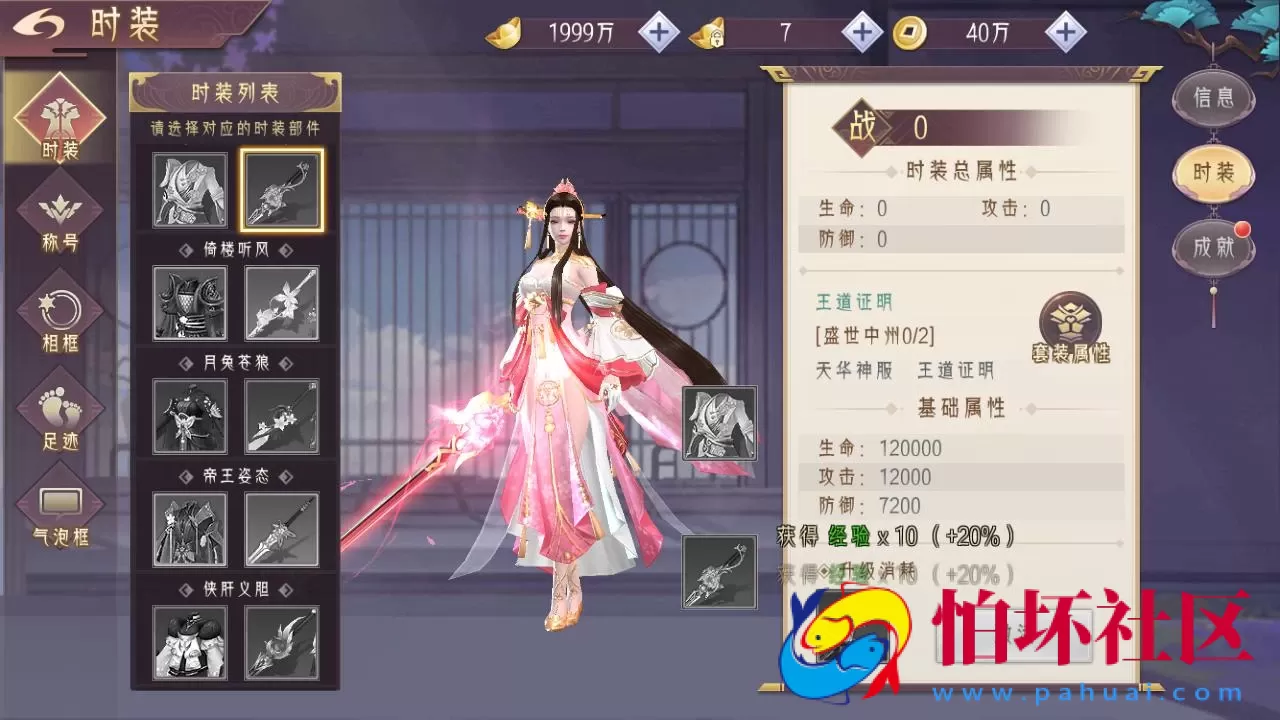Expand the 帝王姿态 outfit category
Screen dimensions: 1280x720
(236, 477)
